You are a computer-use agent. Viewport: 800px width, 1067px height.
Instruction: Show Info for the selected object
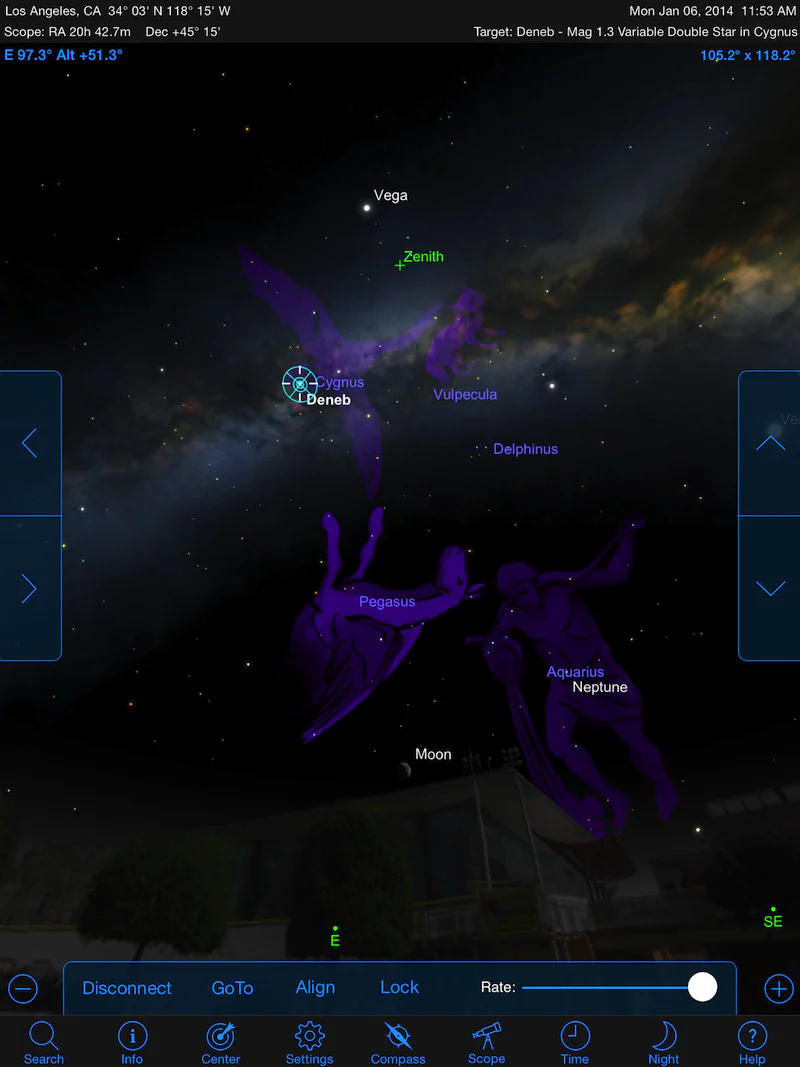coord(132,1042)
